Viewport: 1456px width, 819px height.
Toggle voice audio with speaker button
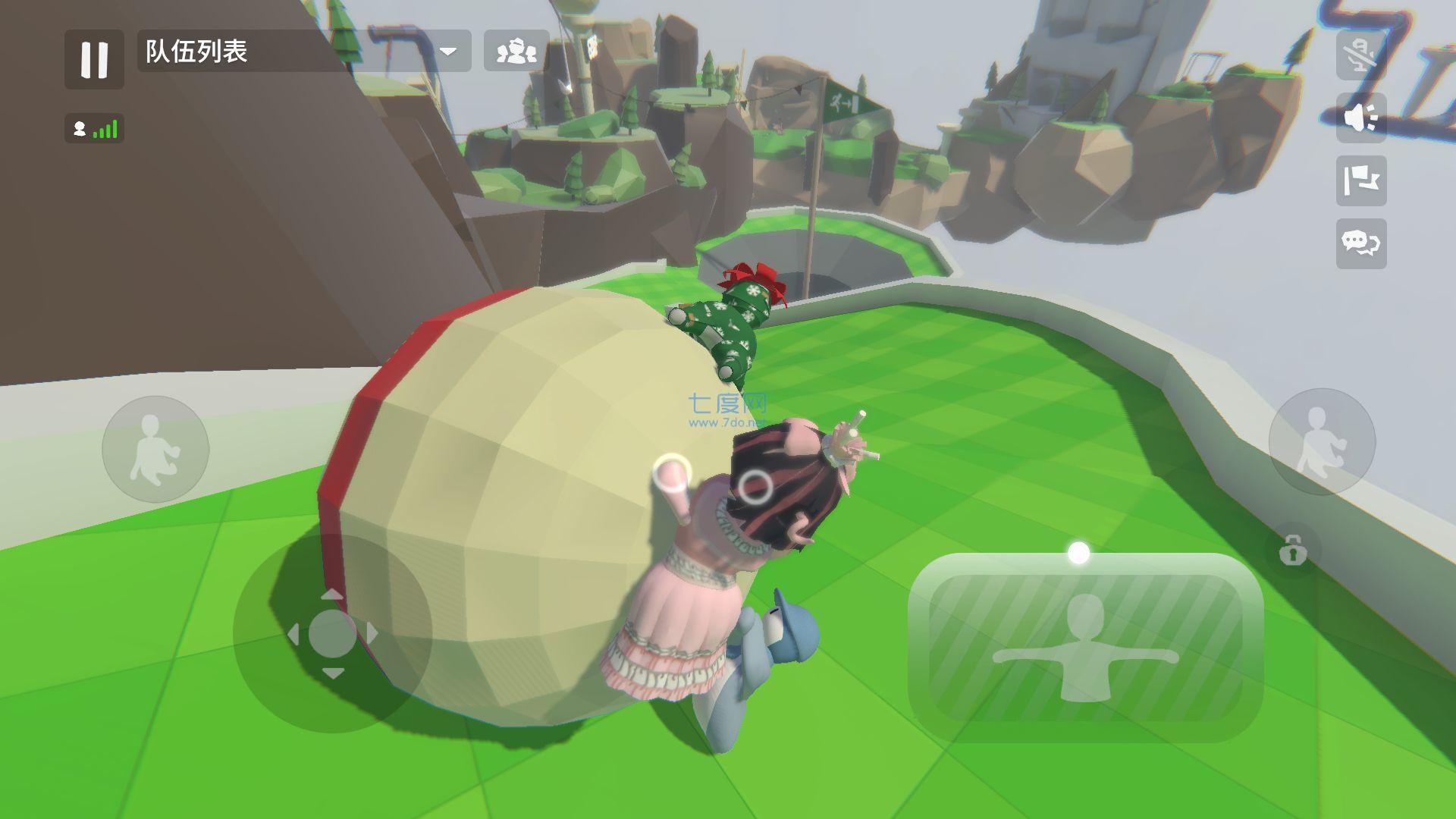[1361, 118]
